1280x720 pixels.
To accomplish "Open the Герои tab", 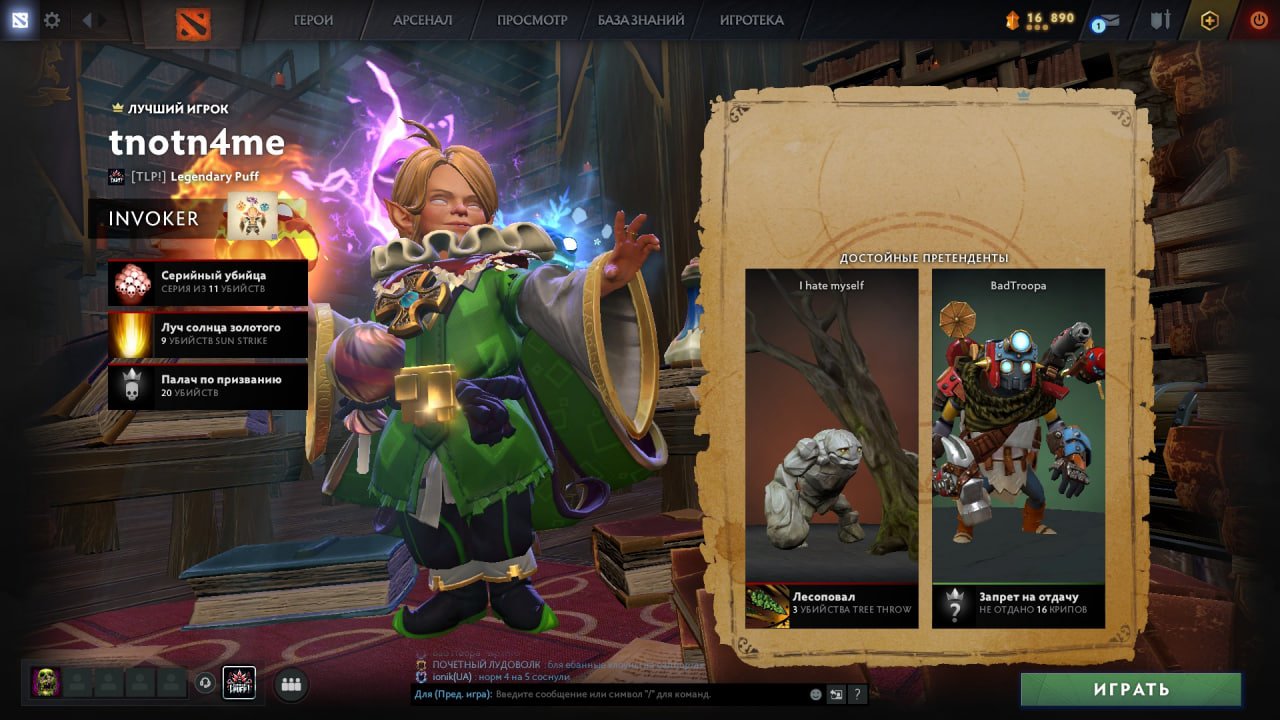I will pos(313,20).
